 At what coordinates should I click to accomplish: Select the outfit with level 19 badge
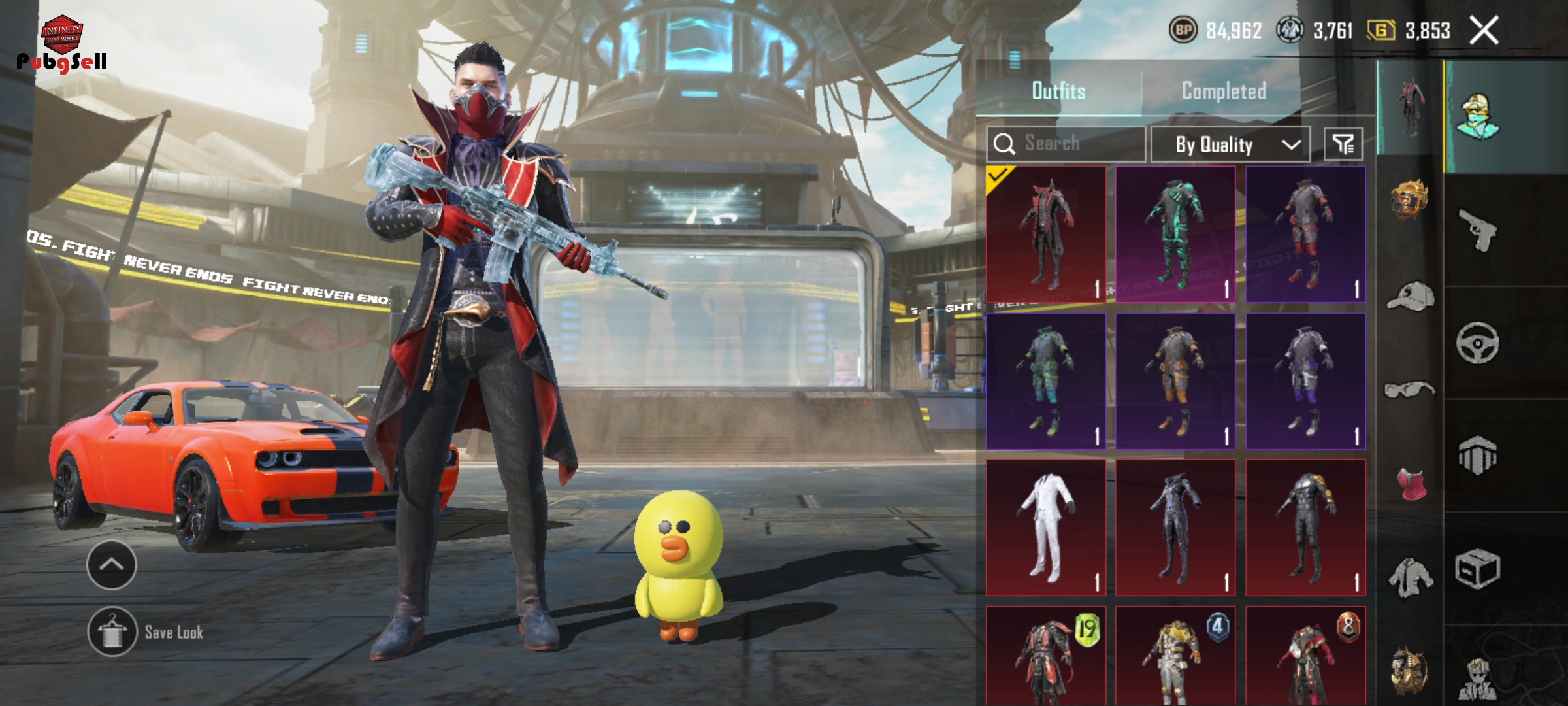coord(1045,657)
